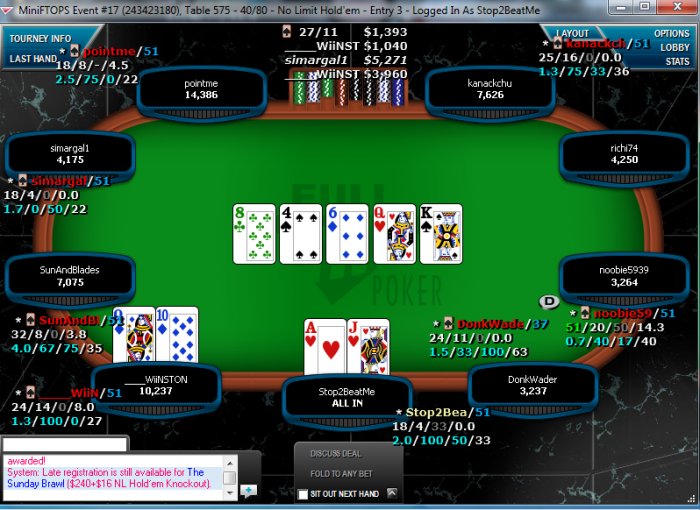Select pointme's seat panel
The image size is (700, 510).
tap(201, 90)
